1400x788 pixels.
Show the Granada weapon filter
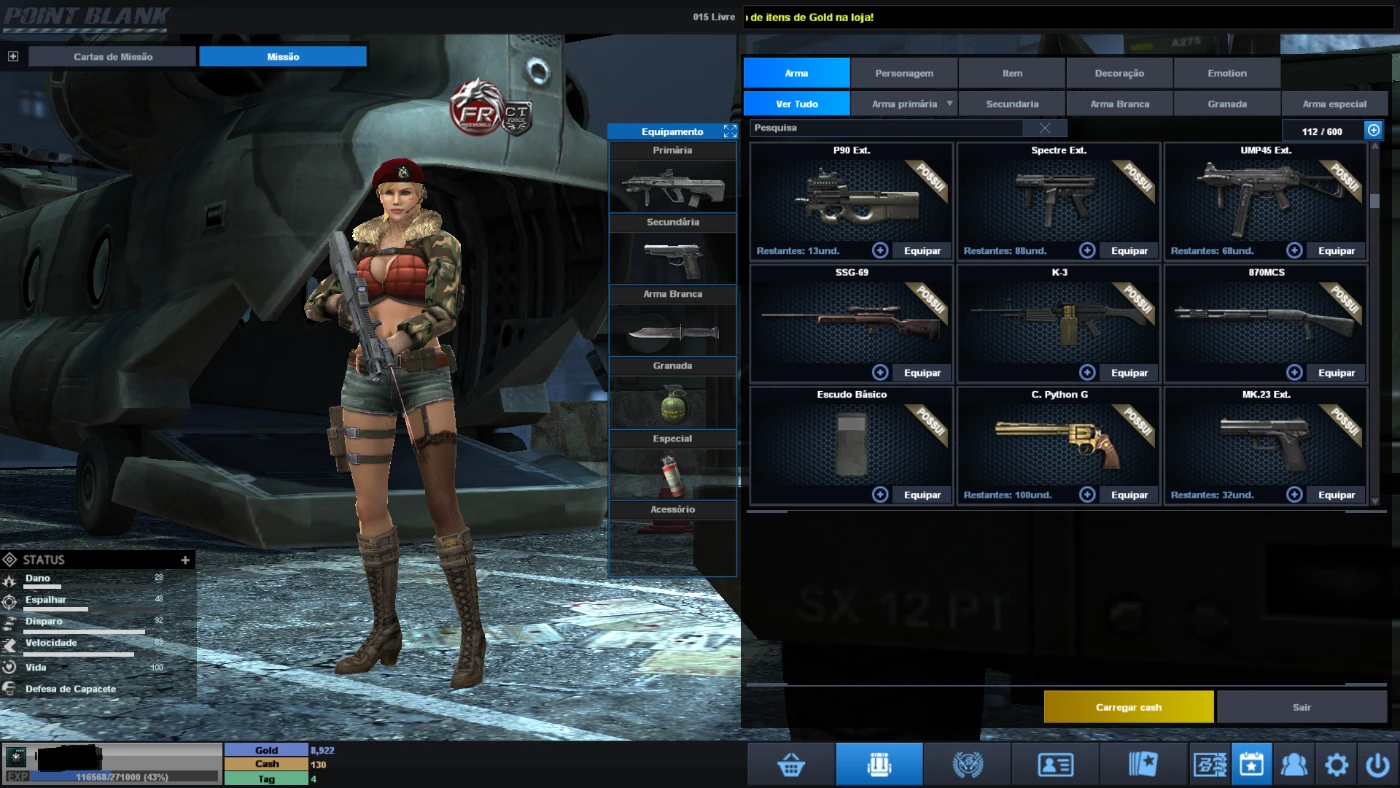coord(1227,104)
